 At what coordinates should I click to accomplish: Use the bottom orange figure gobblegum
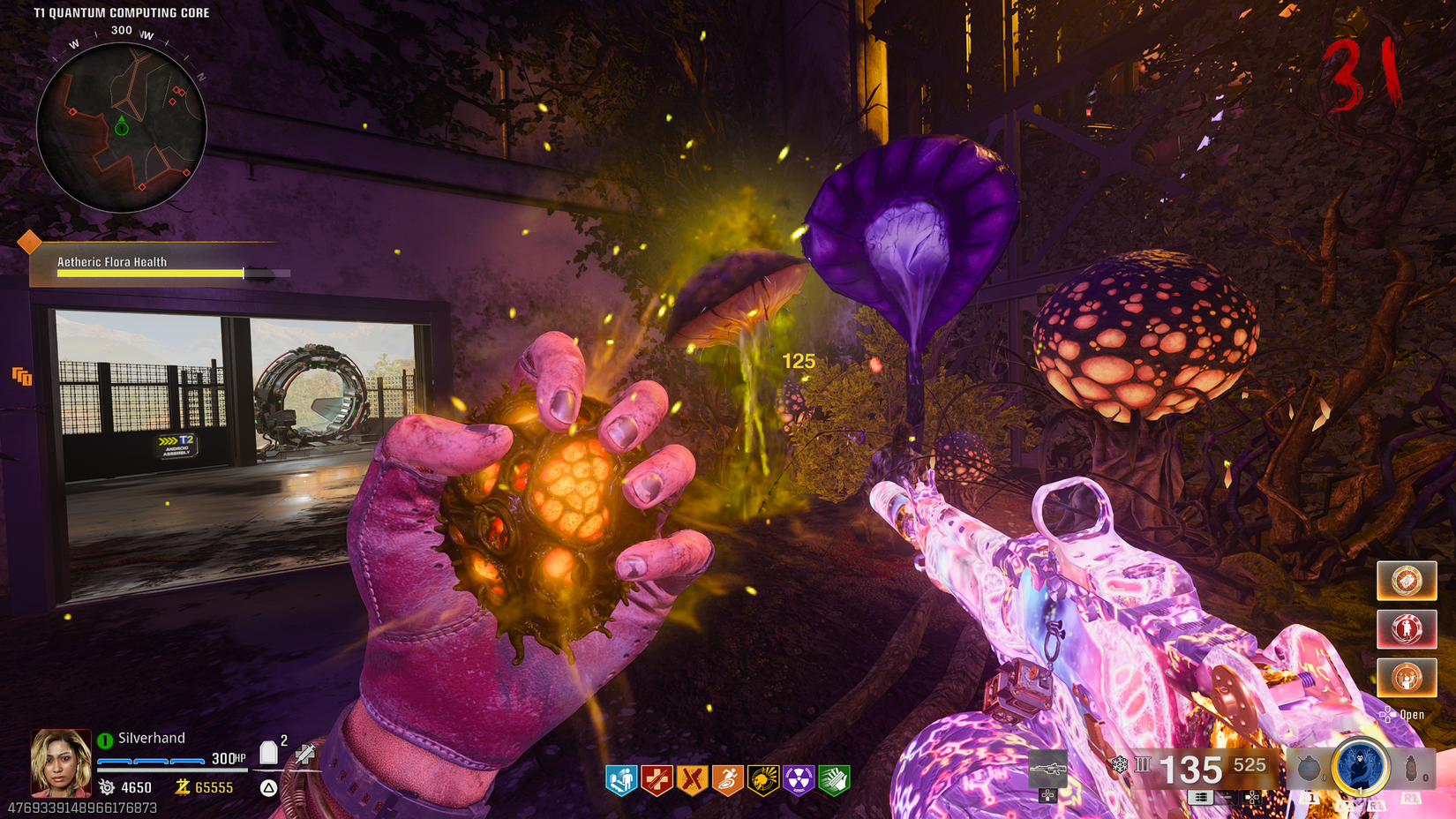(1407, 678)
